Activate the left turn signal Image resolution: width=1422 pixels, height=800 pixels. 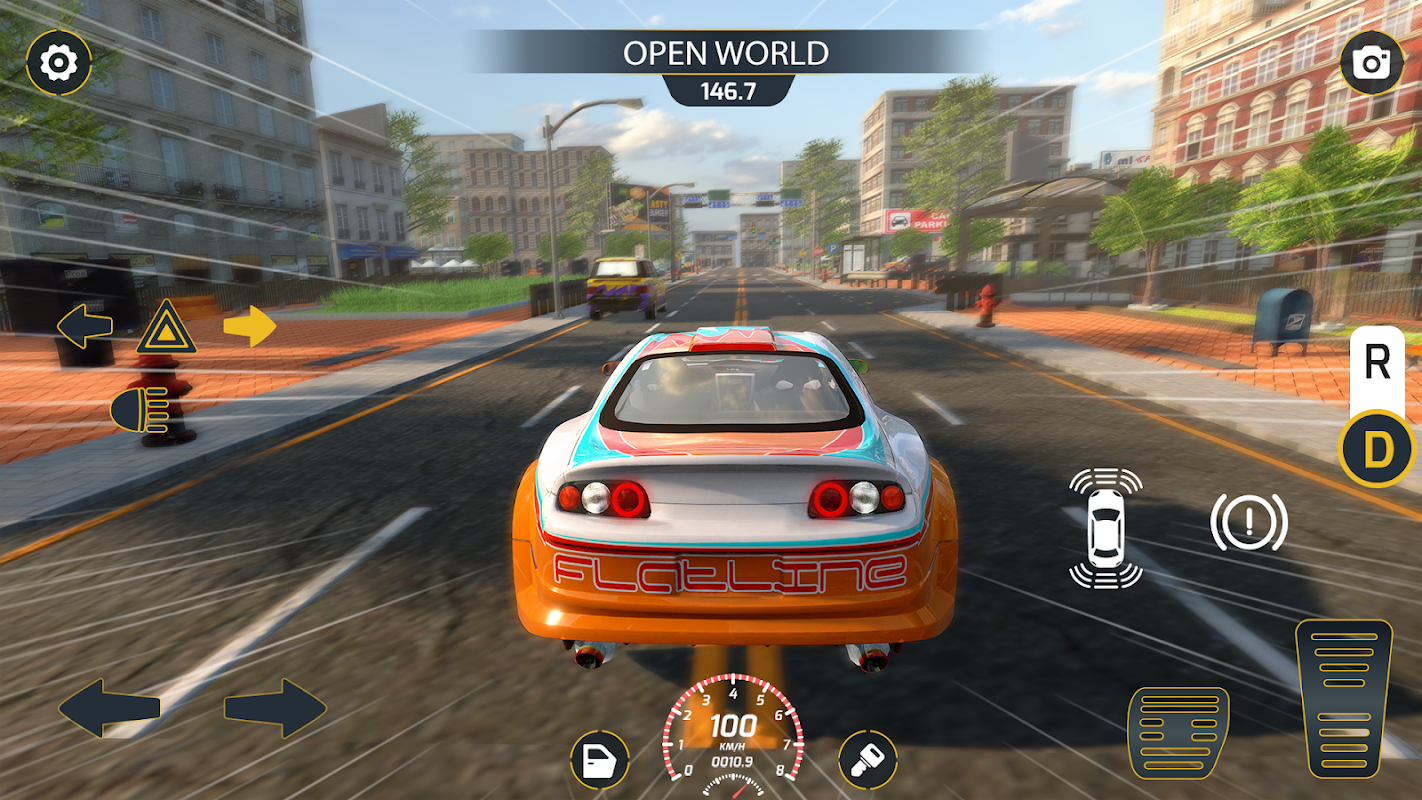click(x=85, y=326)
